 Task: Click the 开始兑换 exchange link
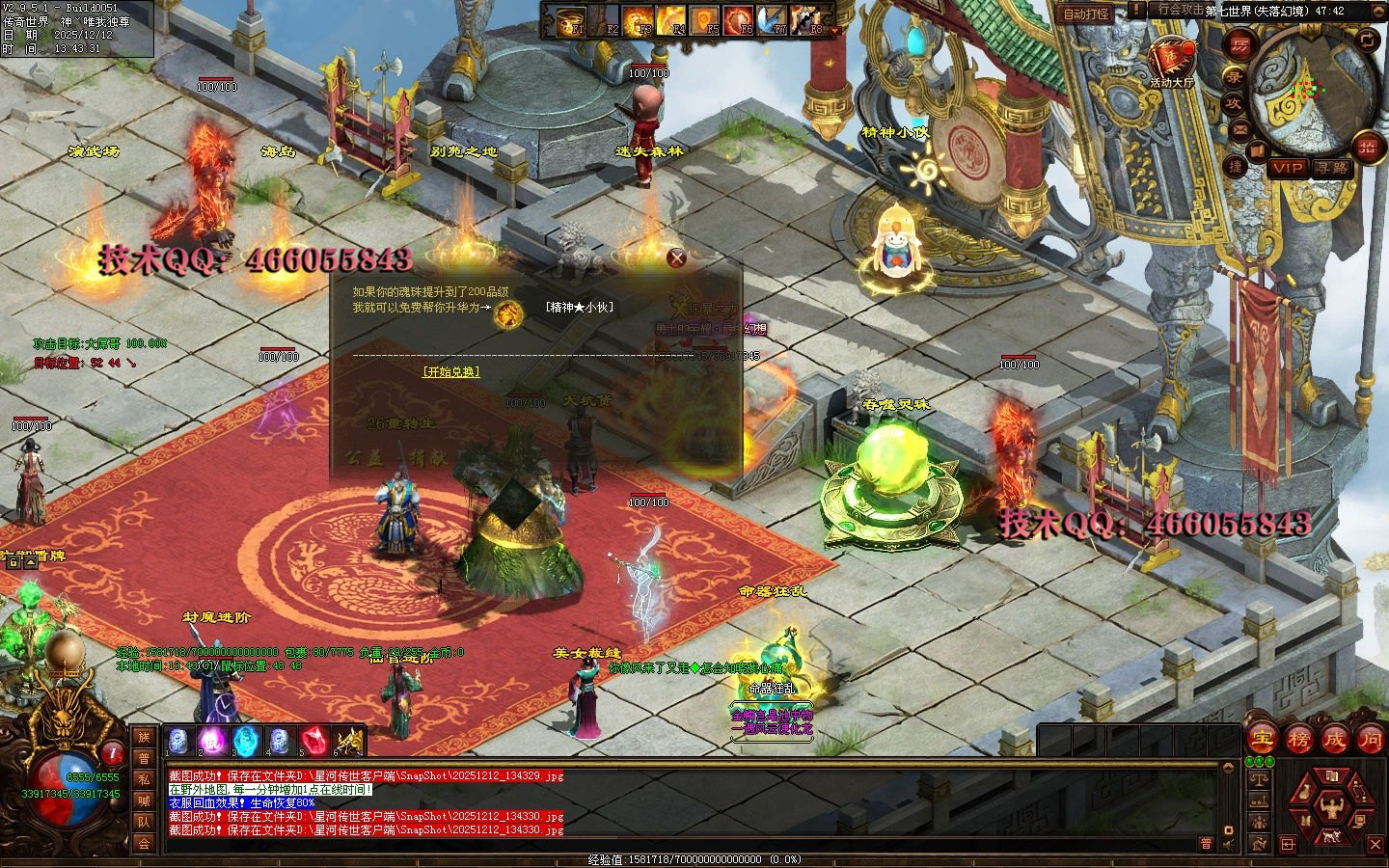point(450,371)
